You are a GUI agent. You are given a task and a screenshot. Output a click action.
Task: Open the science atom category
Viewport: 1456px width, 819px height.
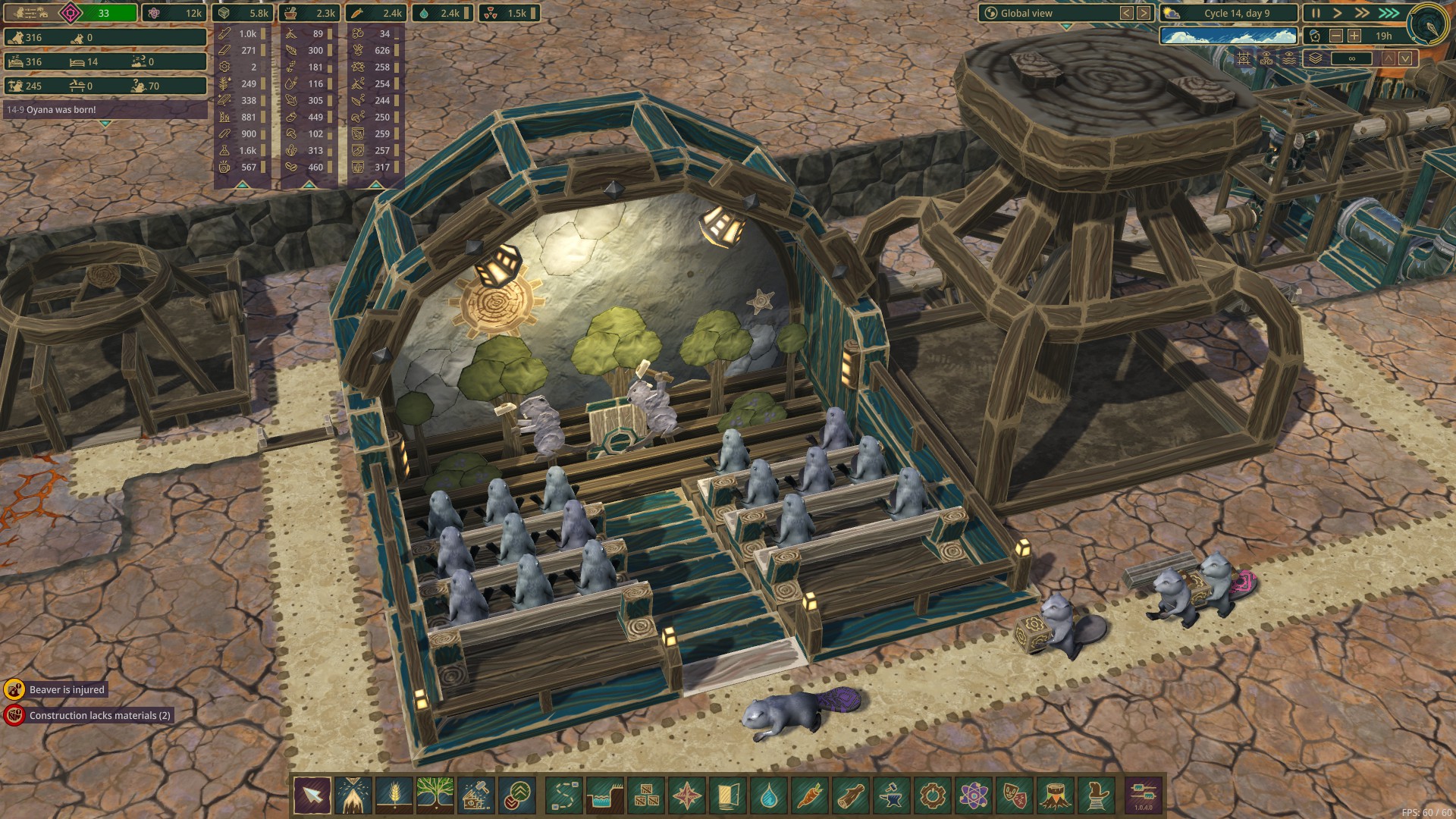[x=973, y=795]
